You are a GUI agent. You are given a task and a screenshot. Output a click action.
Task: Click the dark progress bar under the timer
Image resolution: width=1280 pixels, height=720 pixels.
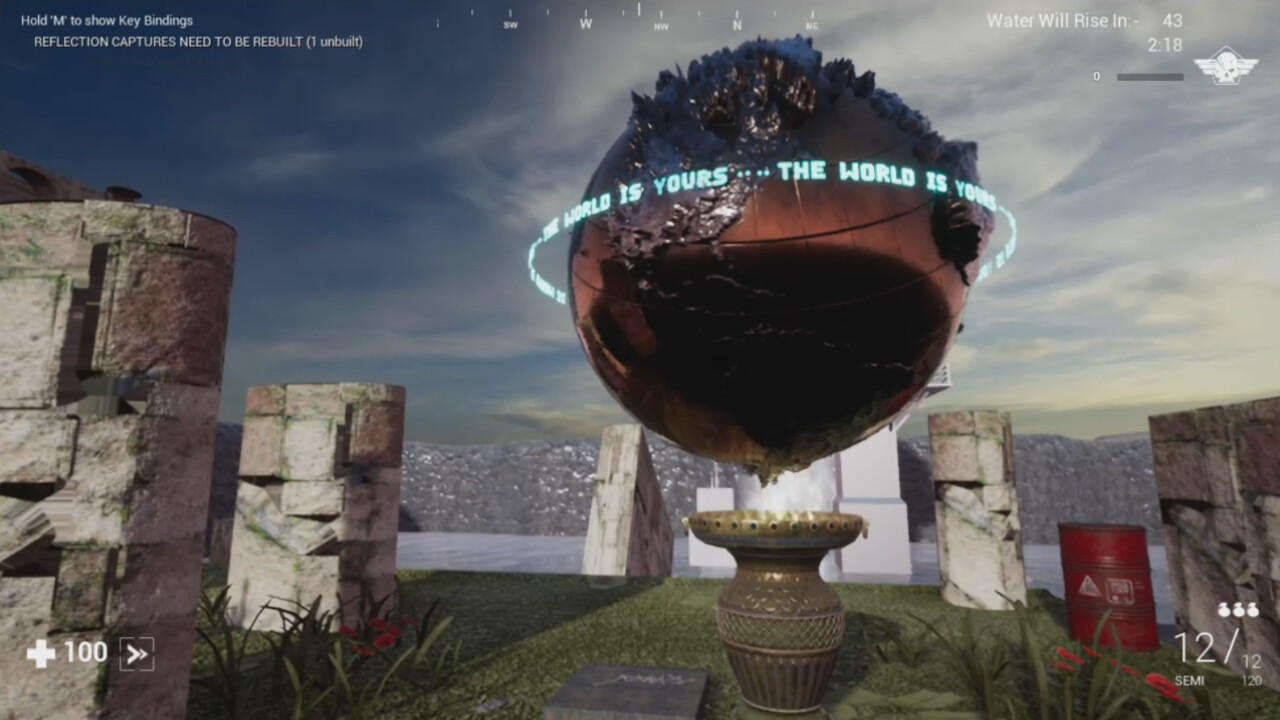pos(1150,76)
